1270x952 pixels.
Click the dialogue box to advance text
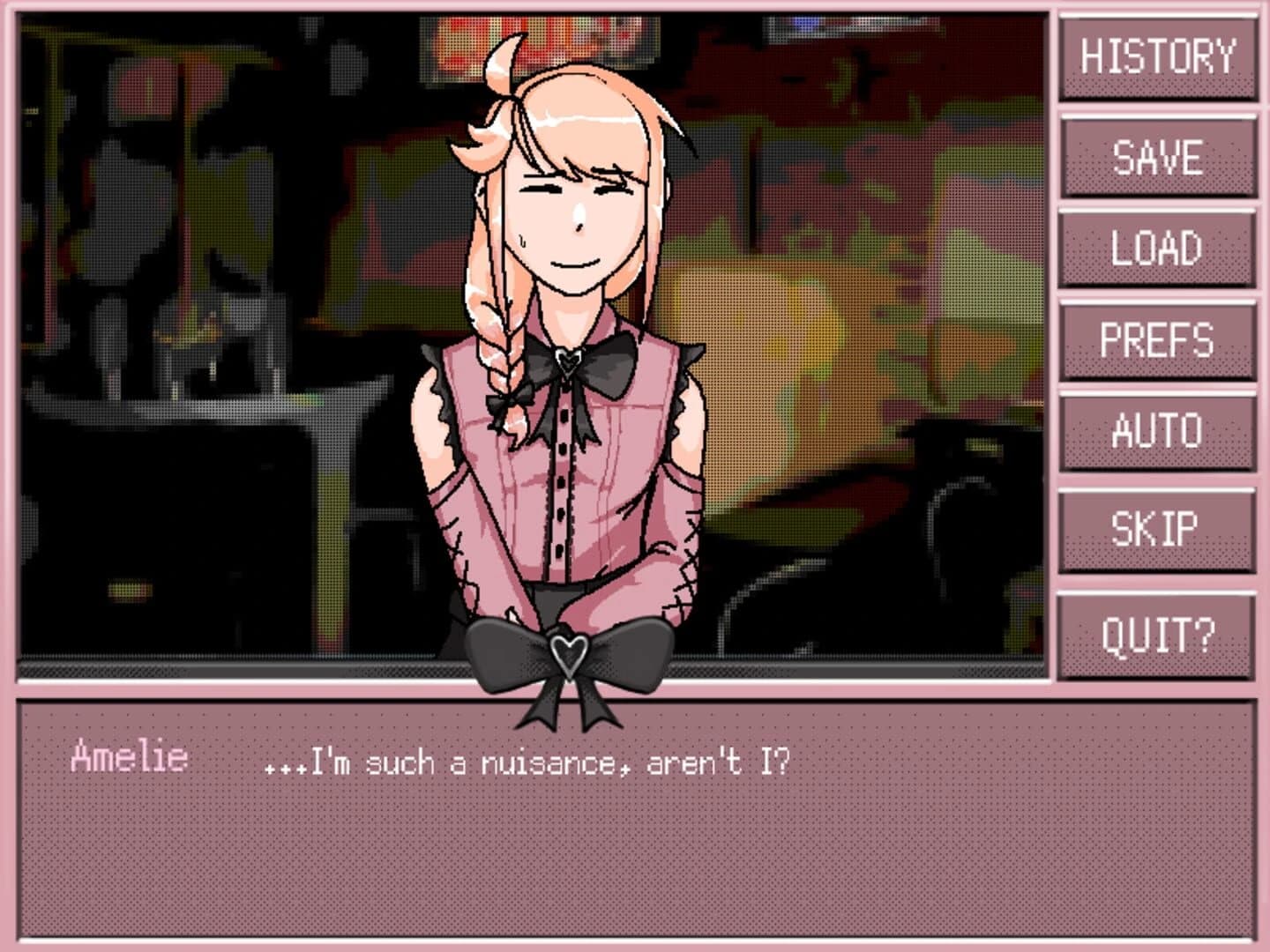pyautogui.click(x=635, y=846)
